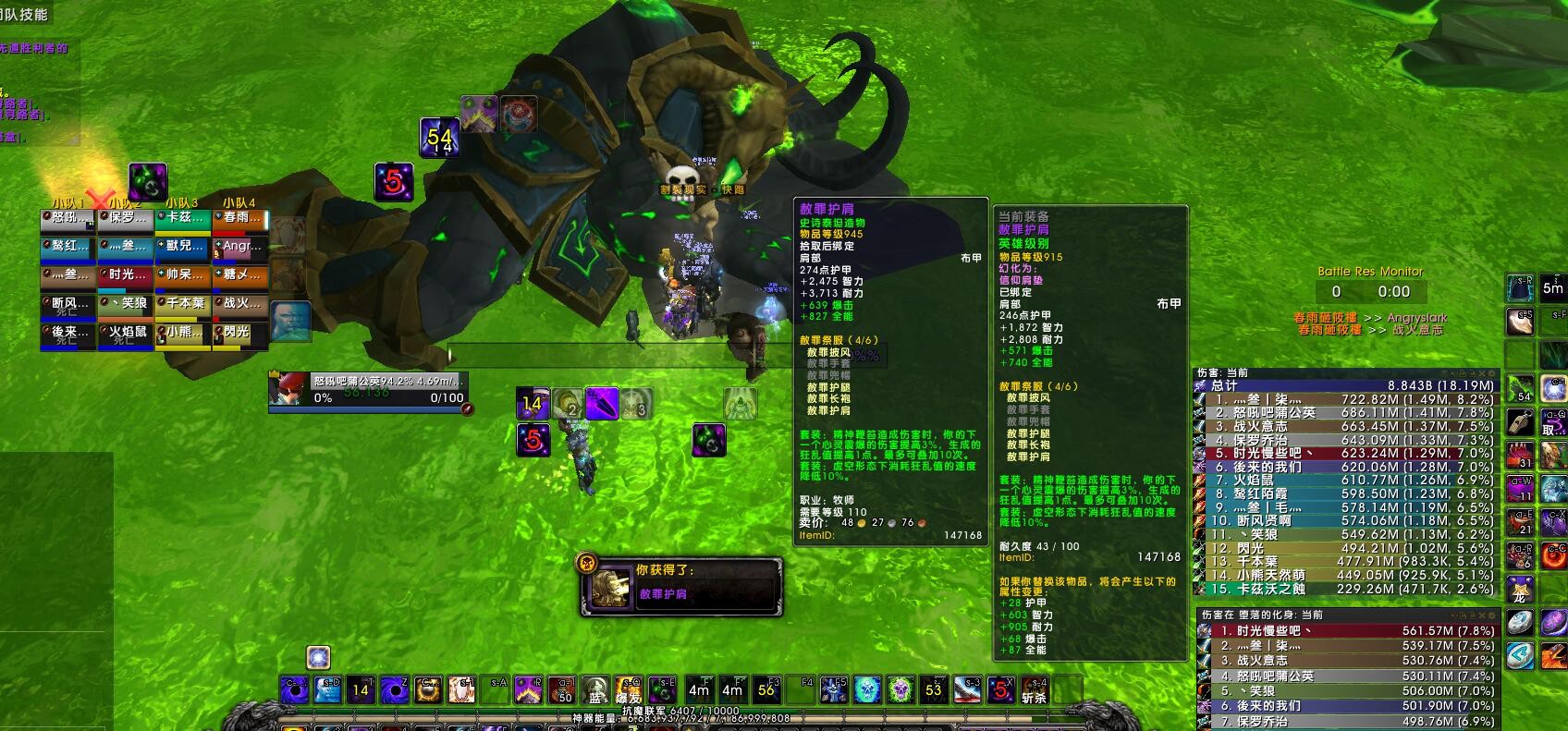1568x731 pixels.
Task: Activate the 斩杀 ability on the action bar
Action: pyautogui.click(x=1034, y=690)
